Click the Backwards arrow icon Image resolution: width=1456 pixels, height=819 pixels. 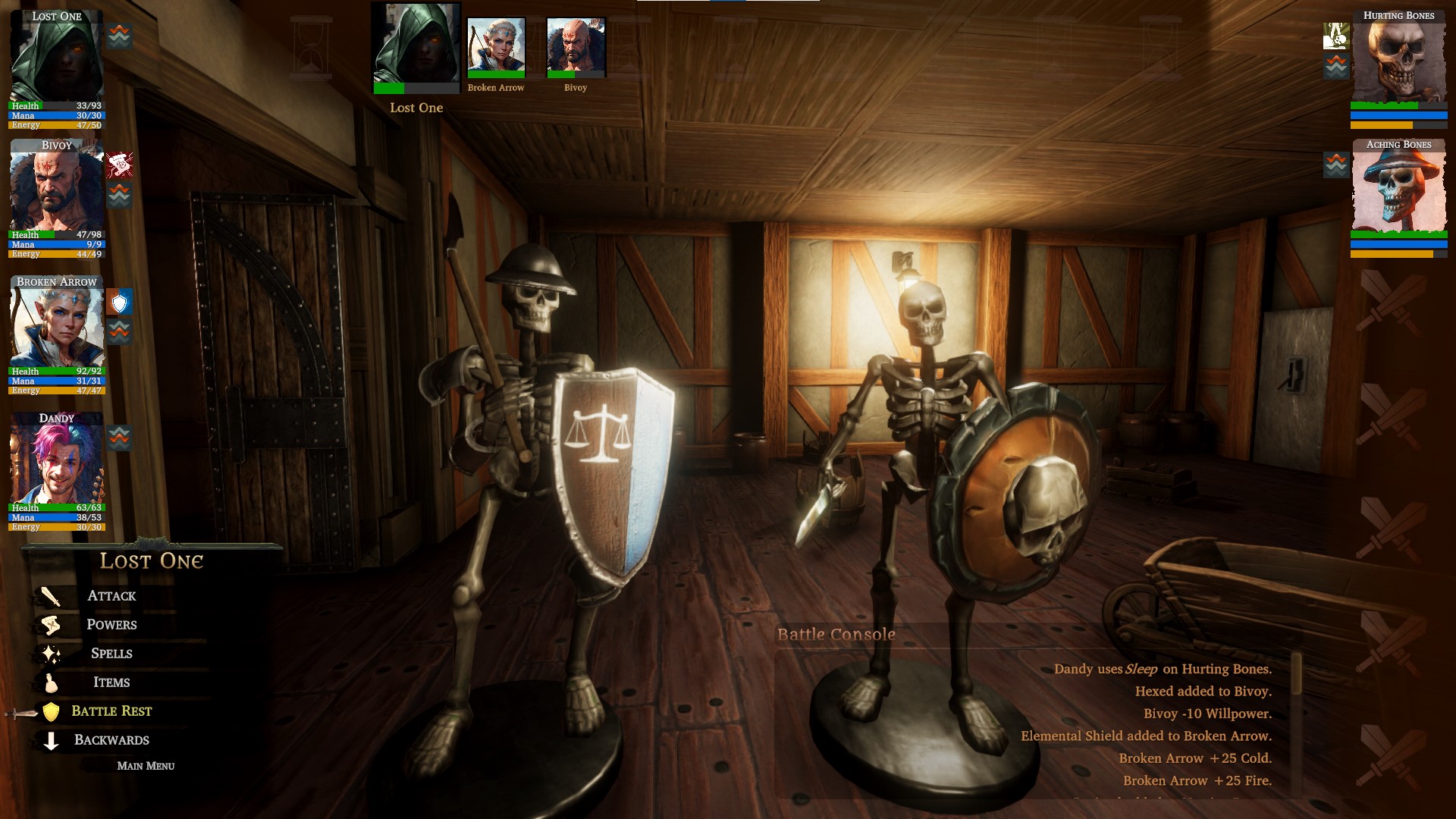50,739
